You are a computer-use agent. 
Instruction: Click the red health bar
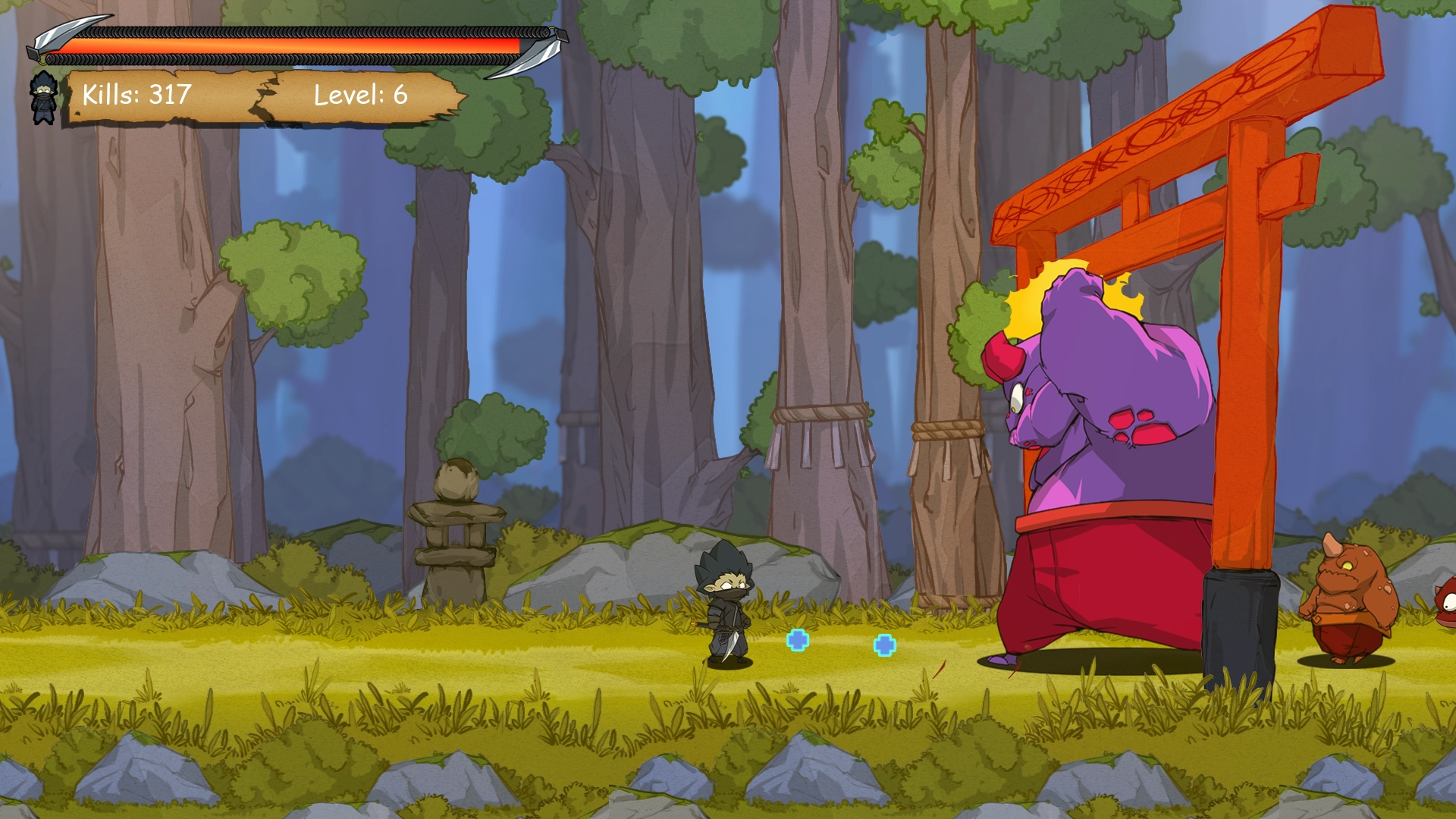tap(296, 45)
